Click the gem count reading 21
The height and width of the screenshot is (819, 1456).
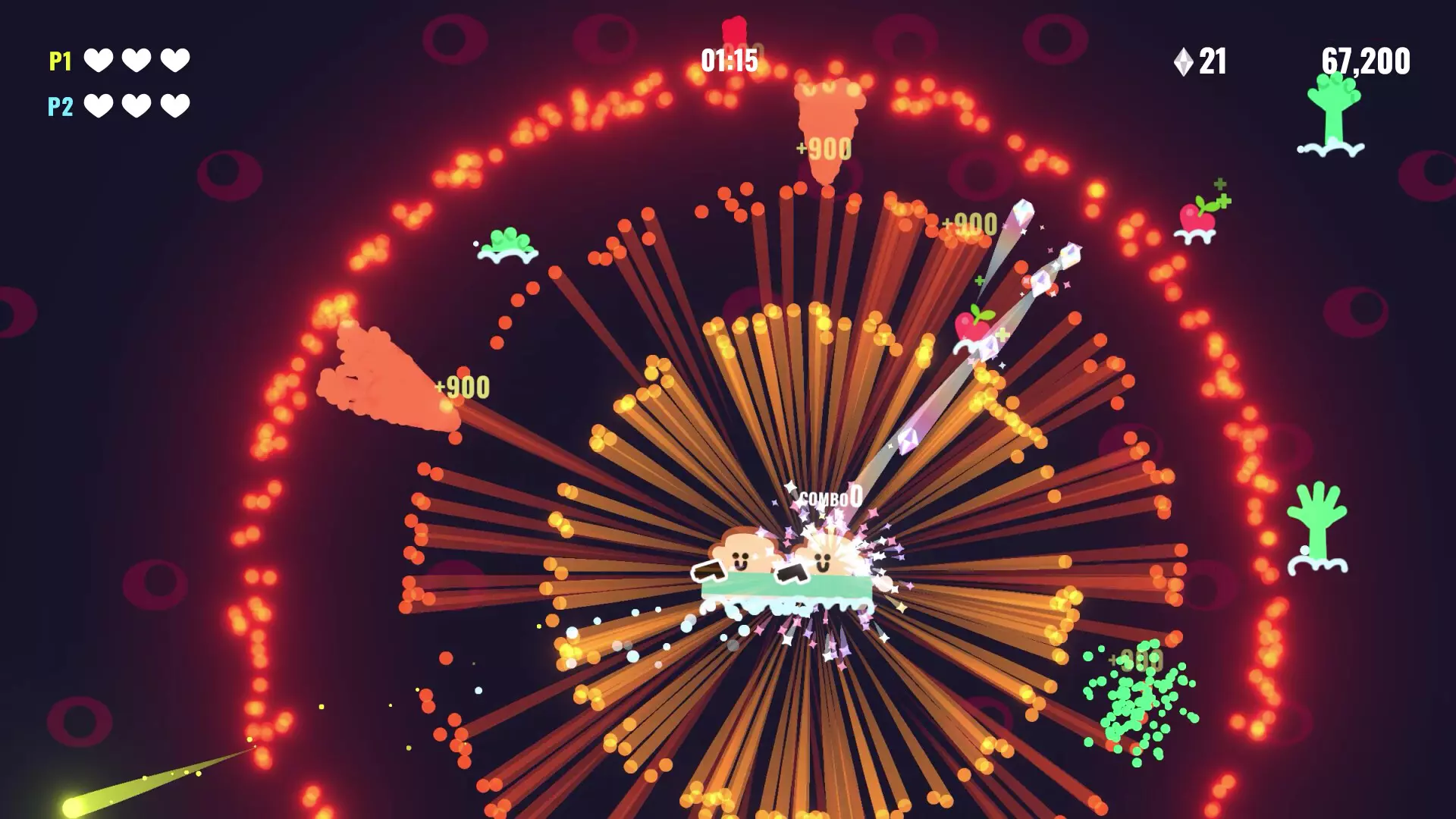[x=1214, y=59]
